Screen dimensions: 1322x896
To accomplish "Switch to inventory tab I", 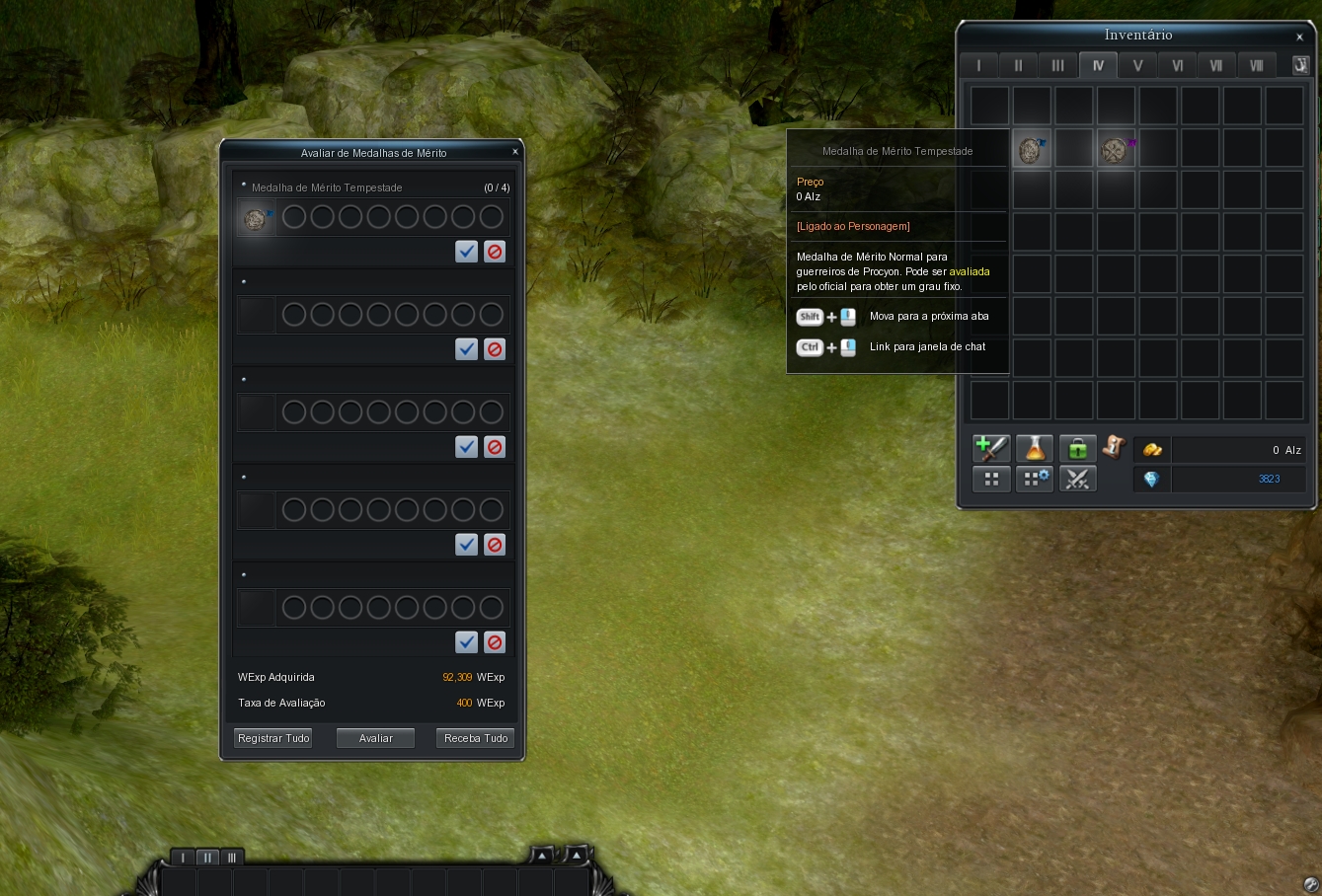I will pos(978,65).
